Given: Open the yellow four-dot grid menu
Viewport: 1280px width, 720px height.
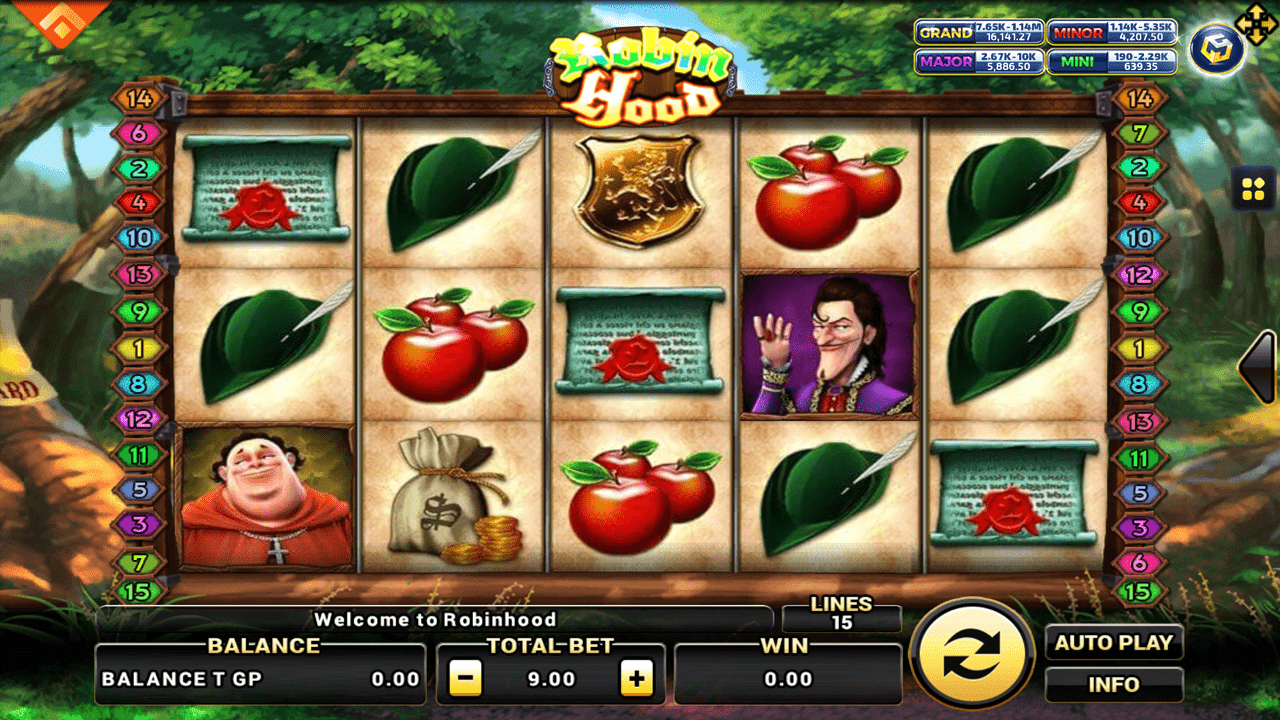Looking at the screenshot, I should 1253,189.
